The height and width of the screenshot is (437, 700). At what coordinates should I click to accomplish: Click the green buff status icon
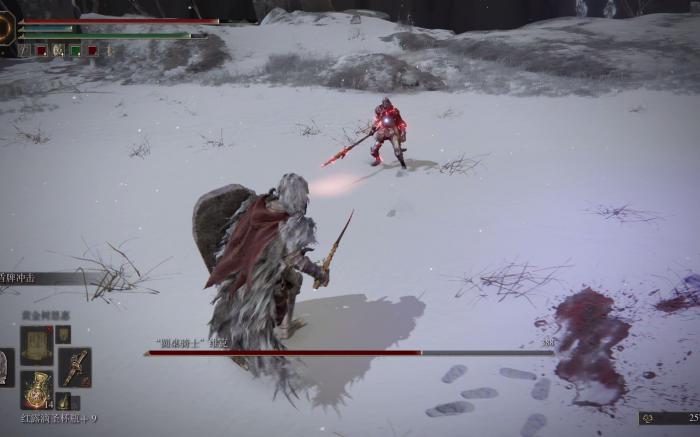pyautogui.click(x=75, y=50)
